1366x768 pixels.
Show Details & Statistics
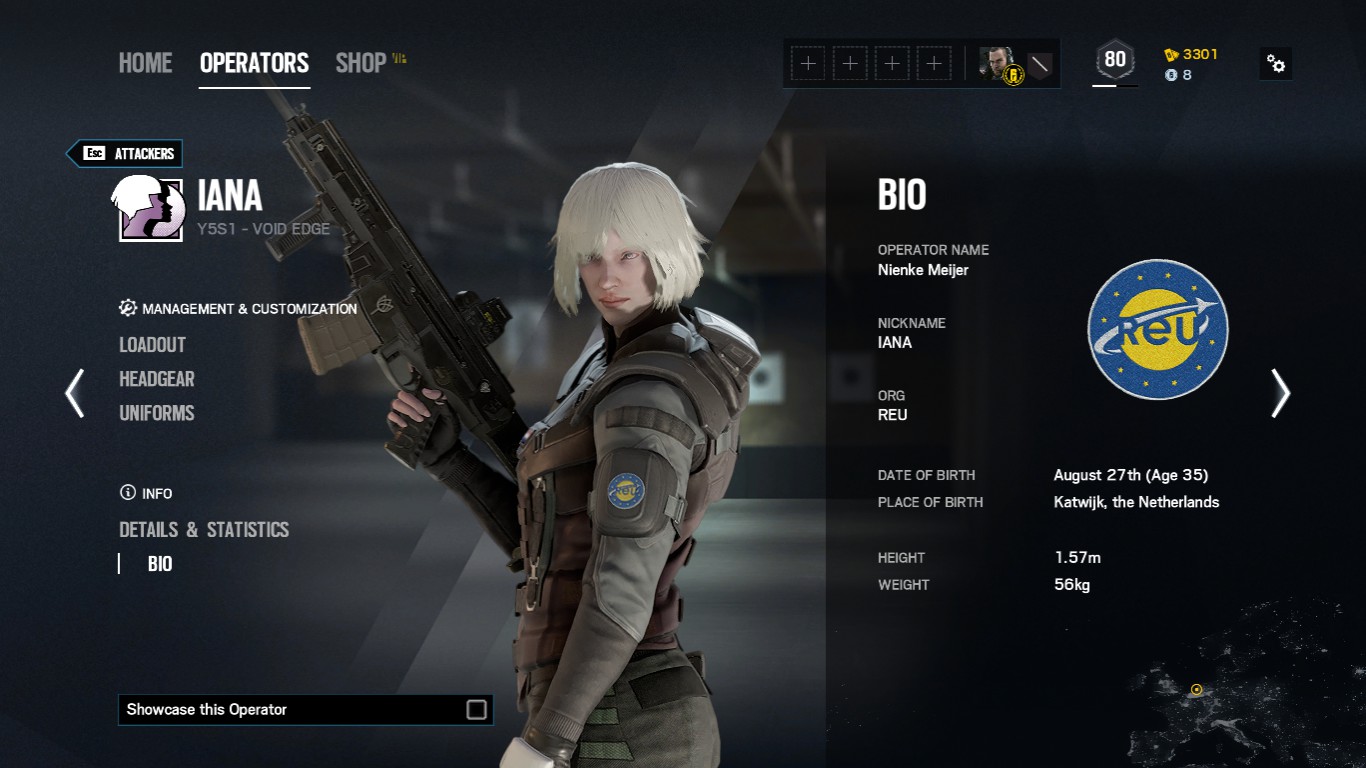point(204,530)
